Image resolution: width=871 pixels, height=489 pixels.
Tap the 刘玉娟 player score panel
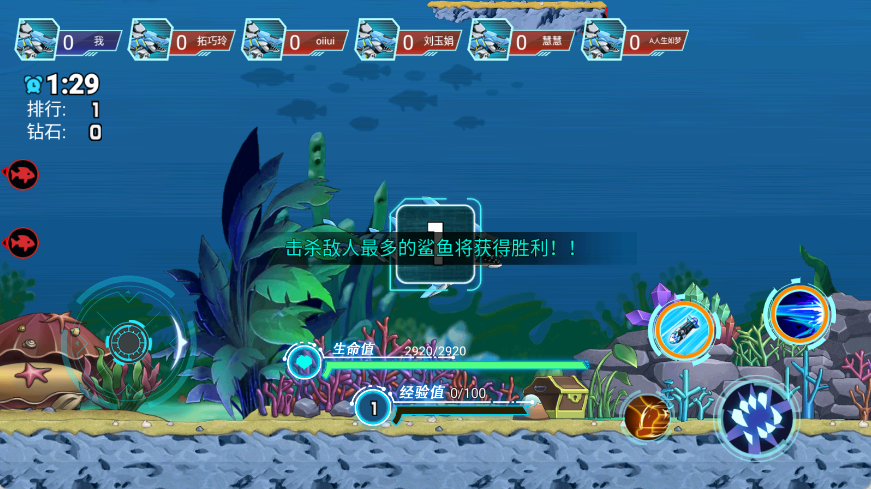tap(409, 41)
